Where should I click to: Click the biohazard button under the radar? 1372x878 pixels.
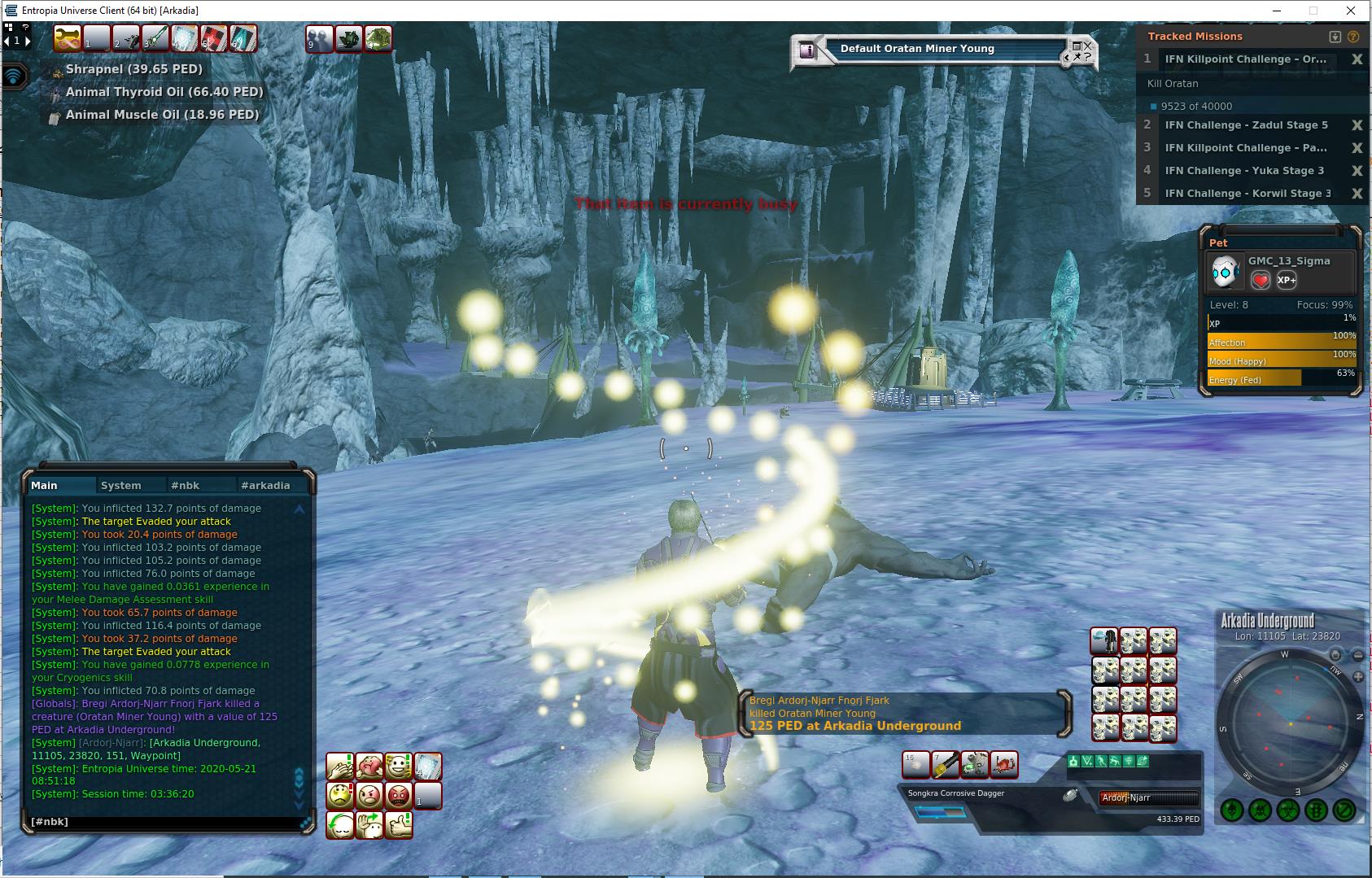click(1288, 810)
